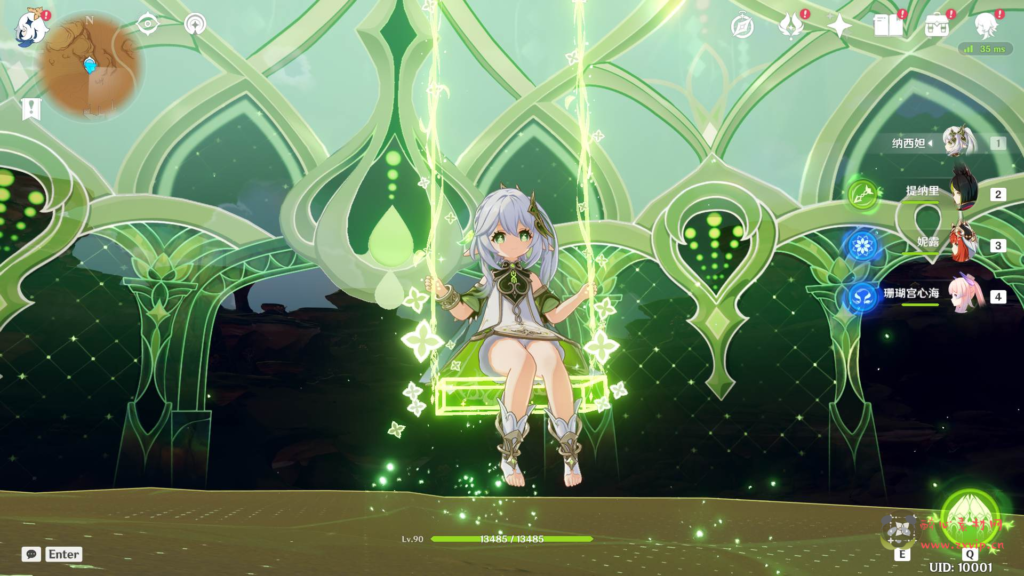This screenshot has height=576, width=1024.
Task: Open the Wish four-pointed star icon
Action: [x=839, y=26]
